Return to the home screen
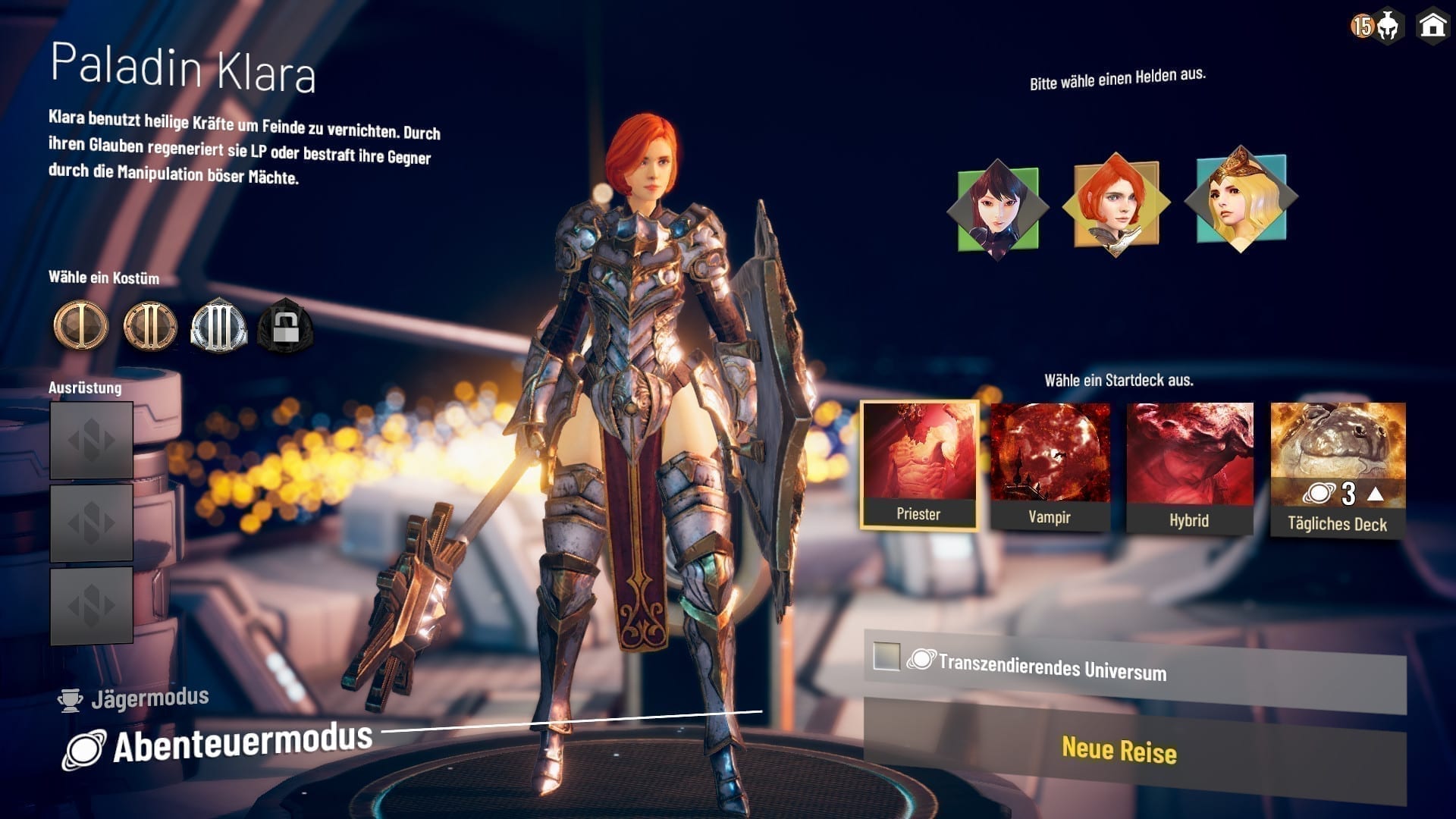1456x819 pixels. tap(1432, 25)
